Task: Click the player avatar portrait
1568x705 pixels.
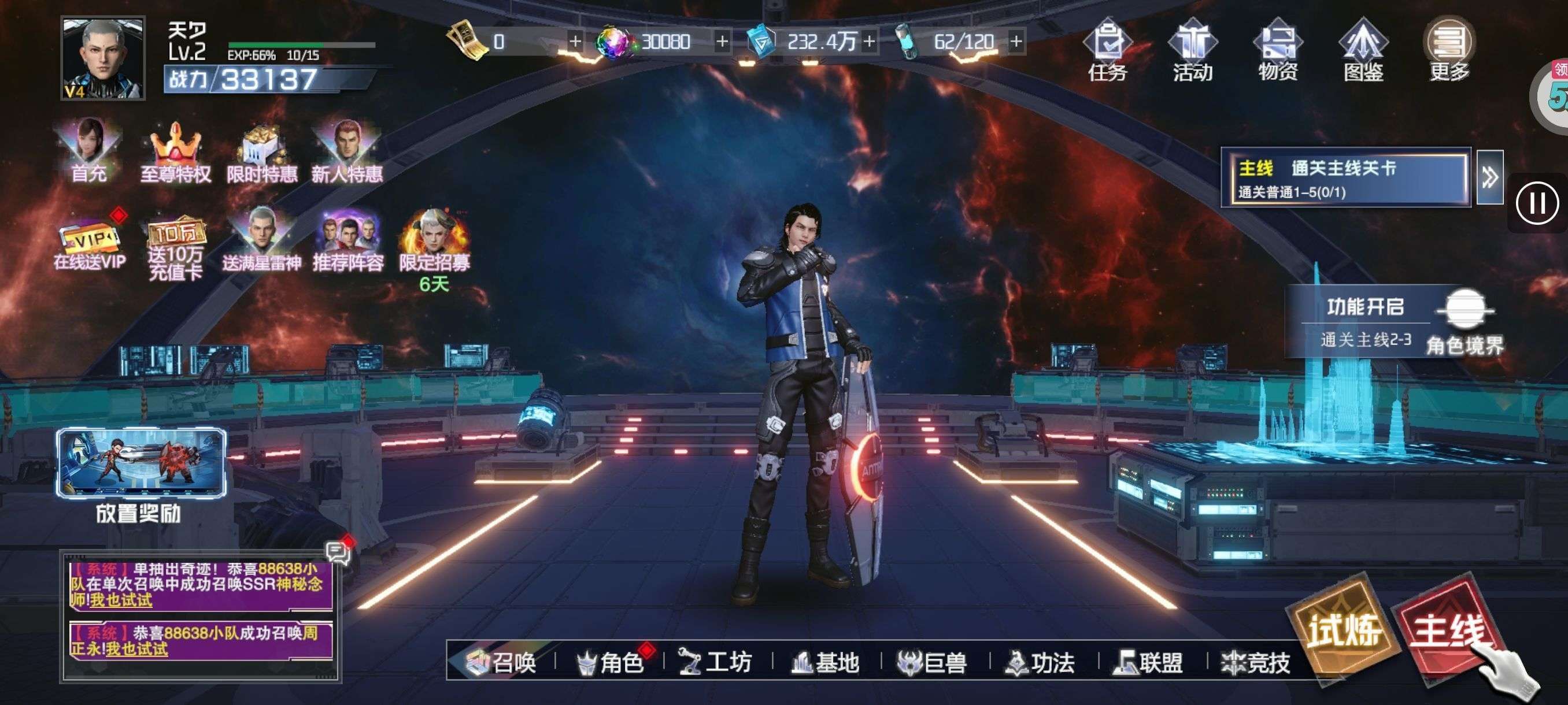Action: [103, 58]
